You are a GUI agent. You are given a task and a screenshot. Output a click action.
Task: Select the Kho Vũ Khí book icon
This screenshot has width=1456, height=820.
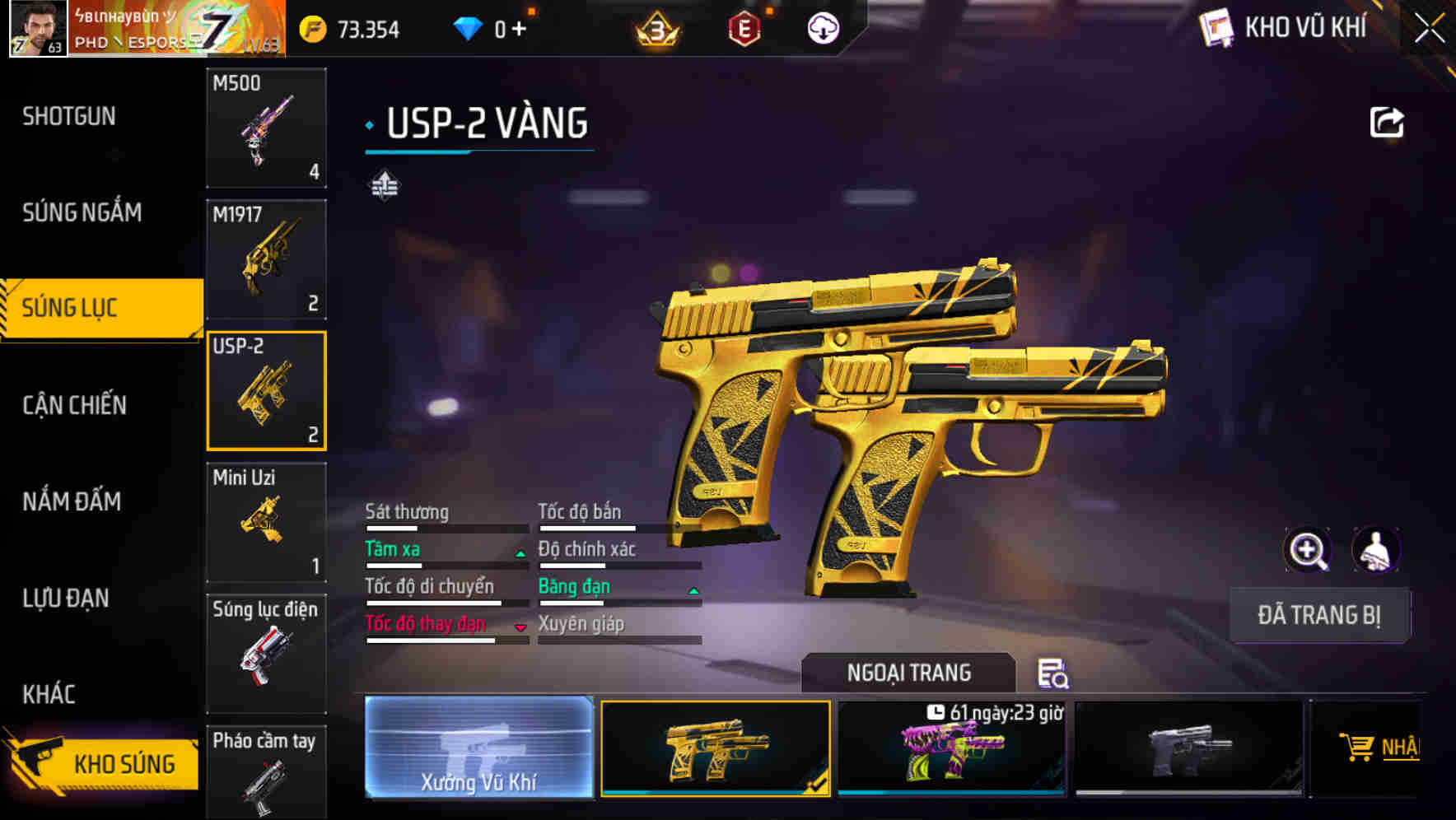pyautogui.click(x=1217, y=27)
